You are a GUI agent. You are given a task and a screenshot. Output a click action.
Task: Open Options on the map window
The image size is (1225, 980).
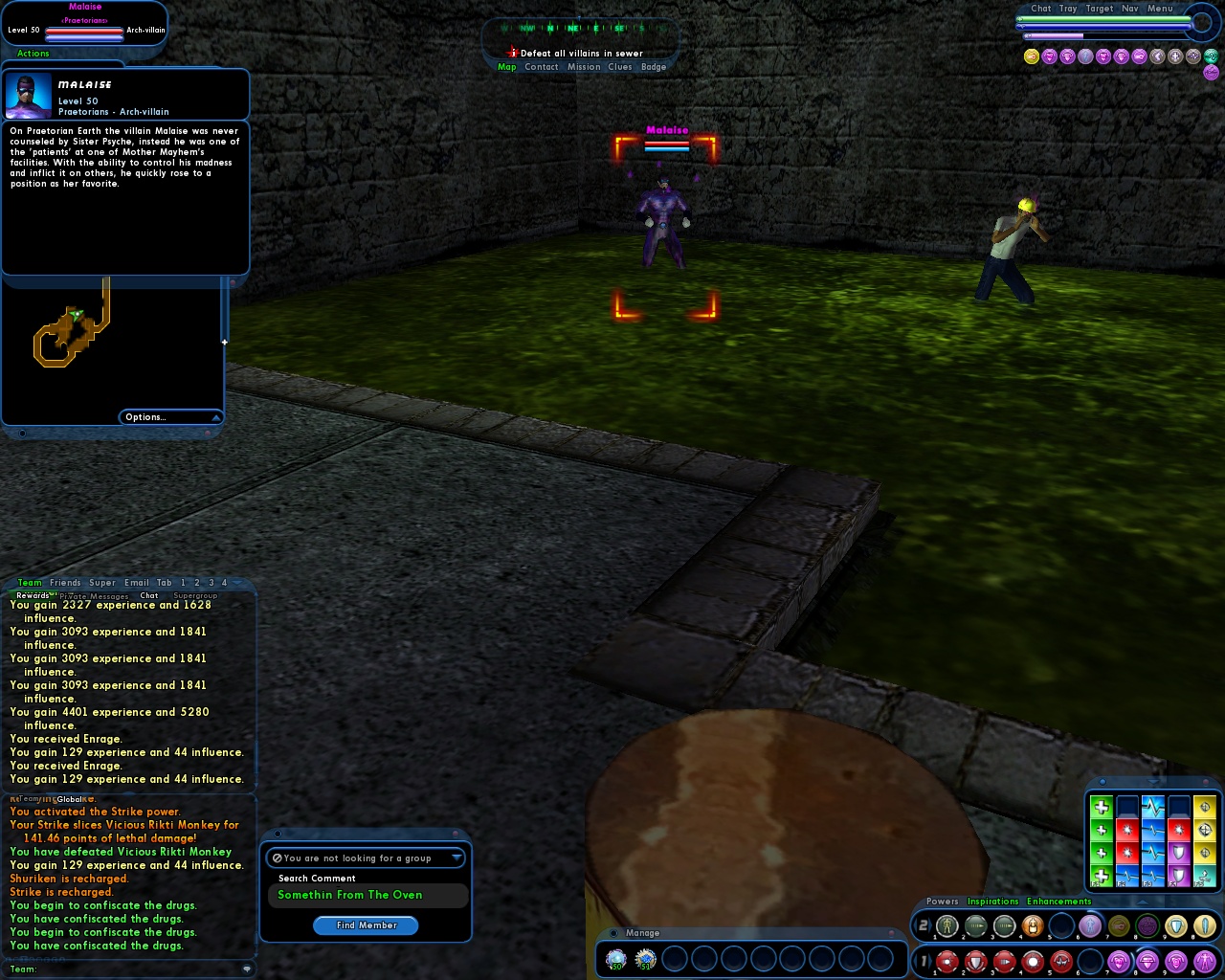coord(145,416)
